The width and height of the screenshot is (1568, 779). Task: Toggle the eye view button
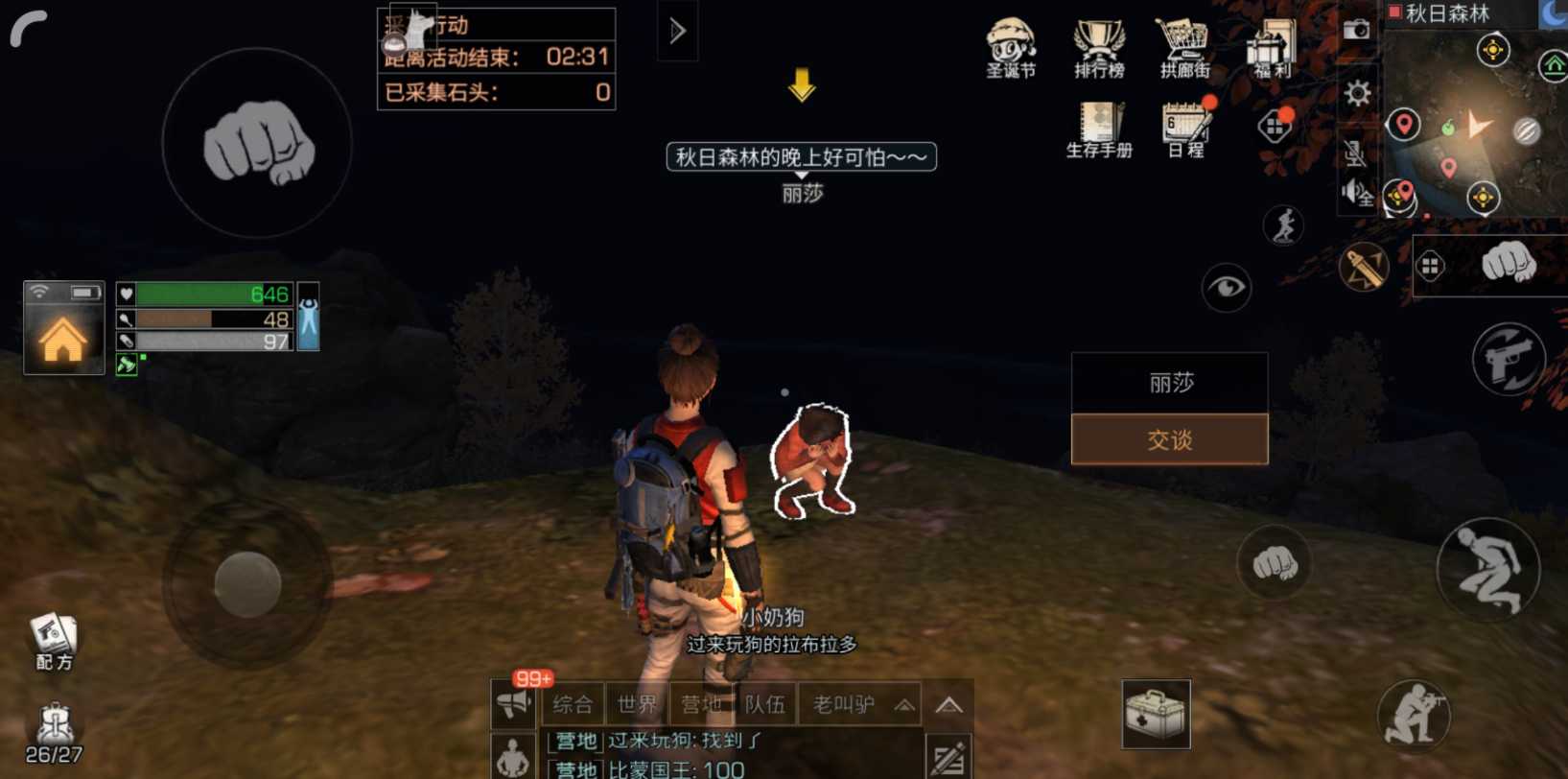1226,287
